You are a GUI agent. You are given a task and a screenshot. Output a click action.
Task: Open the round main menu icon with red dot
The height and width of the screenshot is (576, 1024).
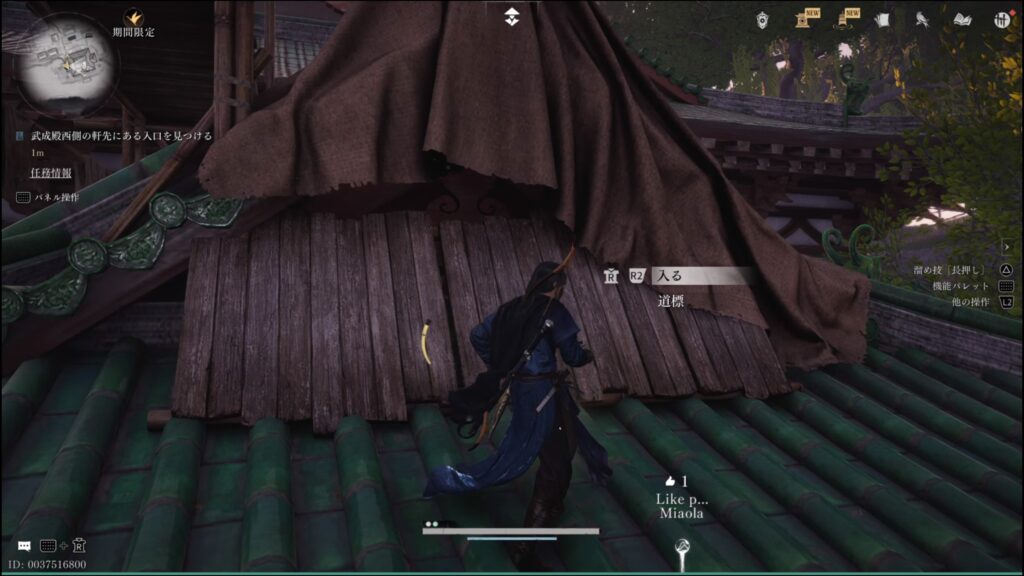coord(1001,19)
